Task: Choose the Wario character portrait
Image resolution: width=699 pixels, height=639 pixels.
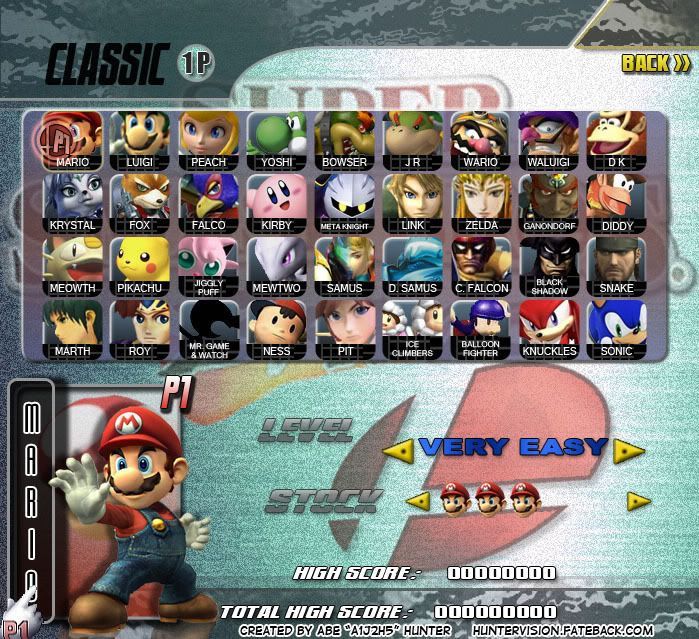Action: 481,140
